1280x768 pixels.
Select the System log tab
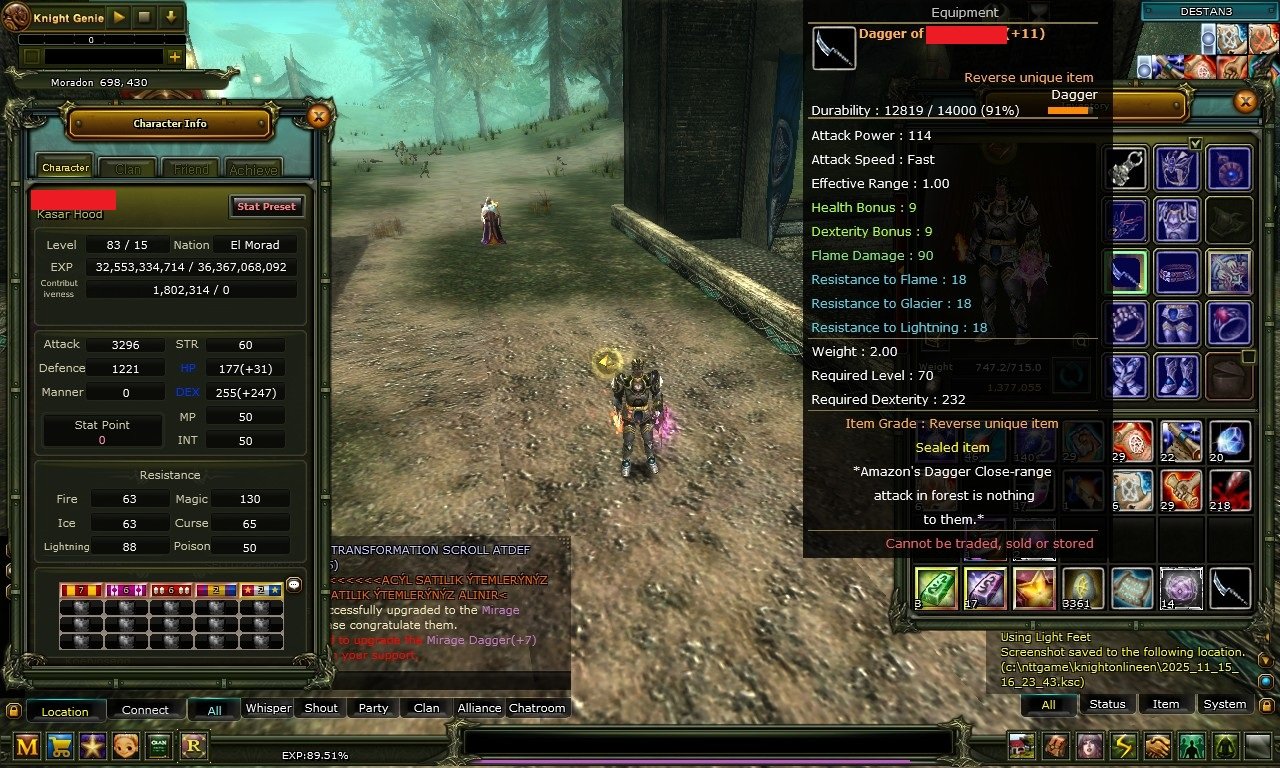point(1224,704)
